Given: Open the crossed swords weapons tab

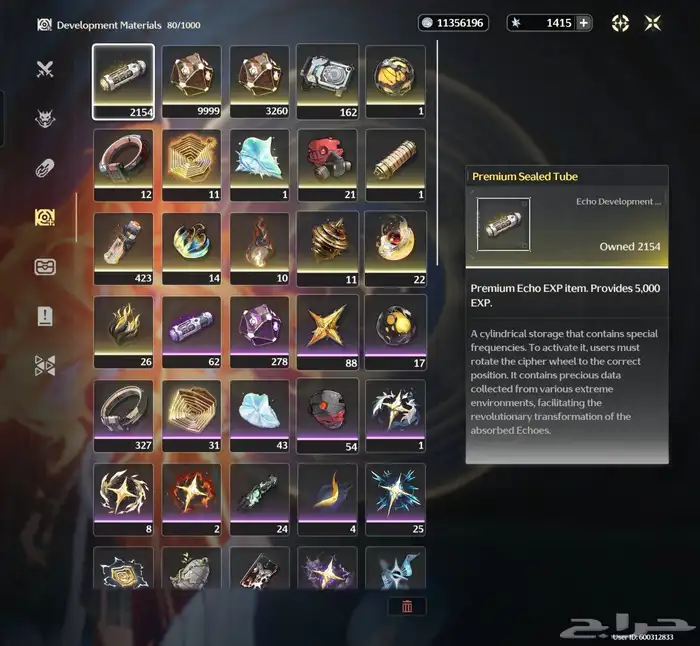Looking at the screenshot, I should [x=44, y=69].
